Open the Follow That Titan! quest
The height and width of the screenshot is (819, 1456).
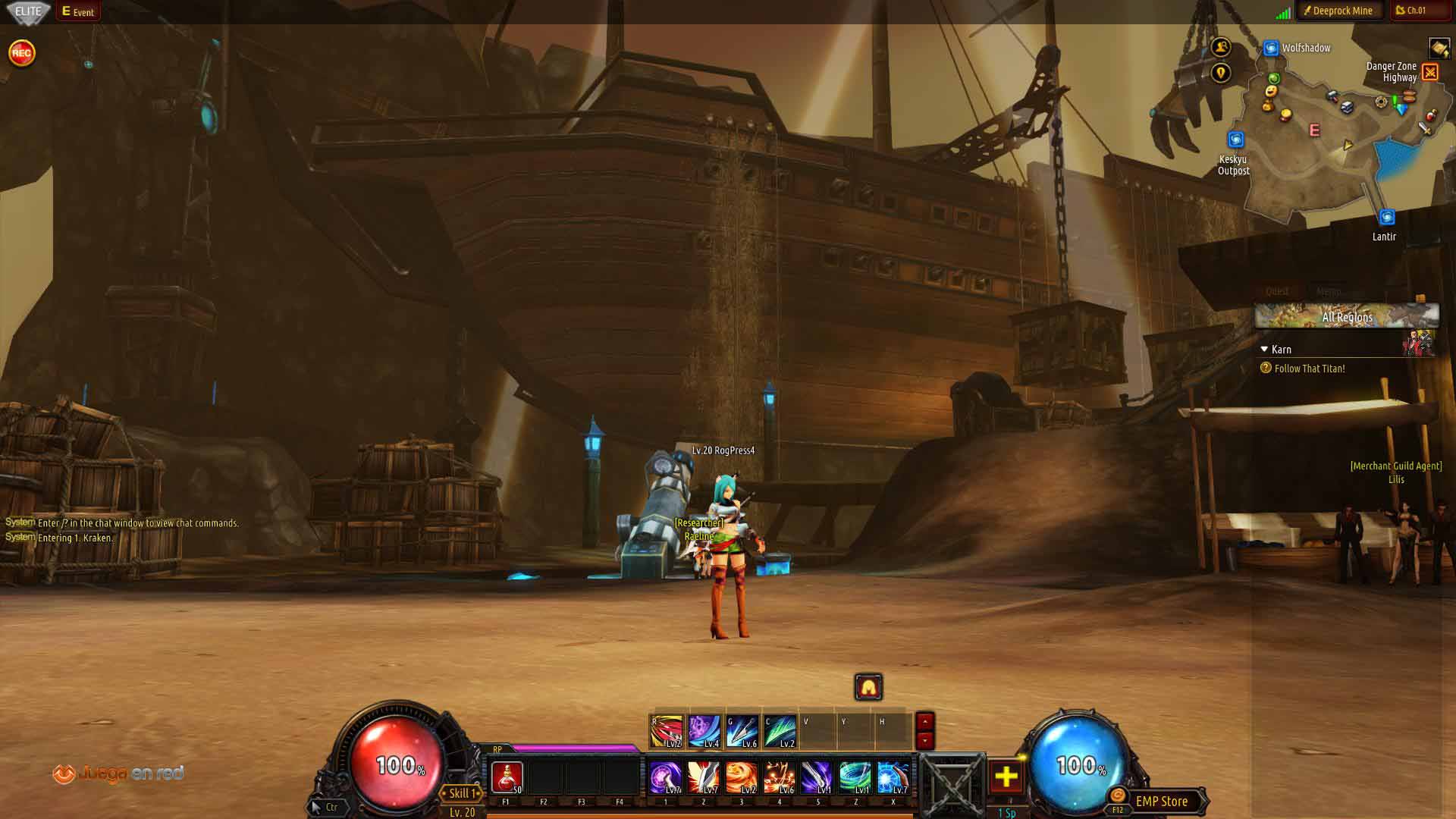click(x=1309, y=369)
